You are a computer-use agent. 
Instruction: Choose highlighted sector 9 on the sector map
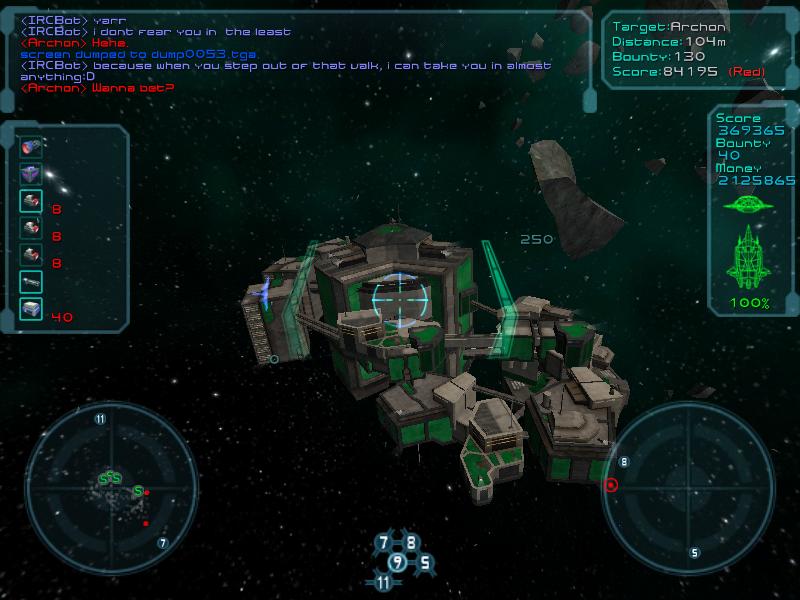[x=398, y=562]
